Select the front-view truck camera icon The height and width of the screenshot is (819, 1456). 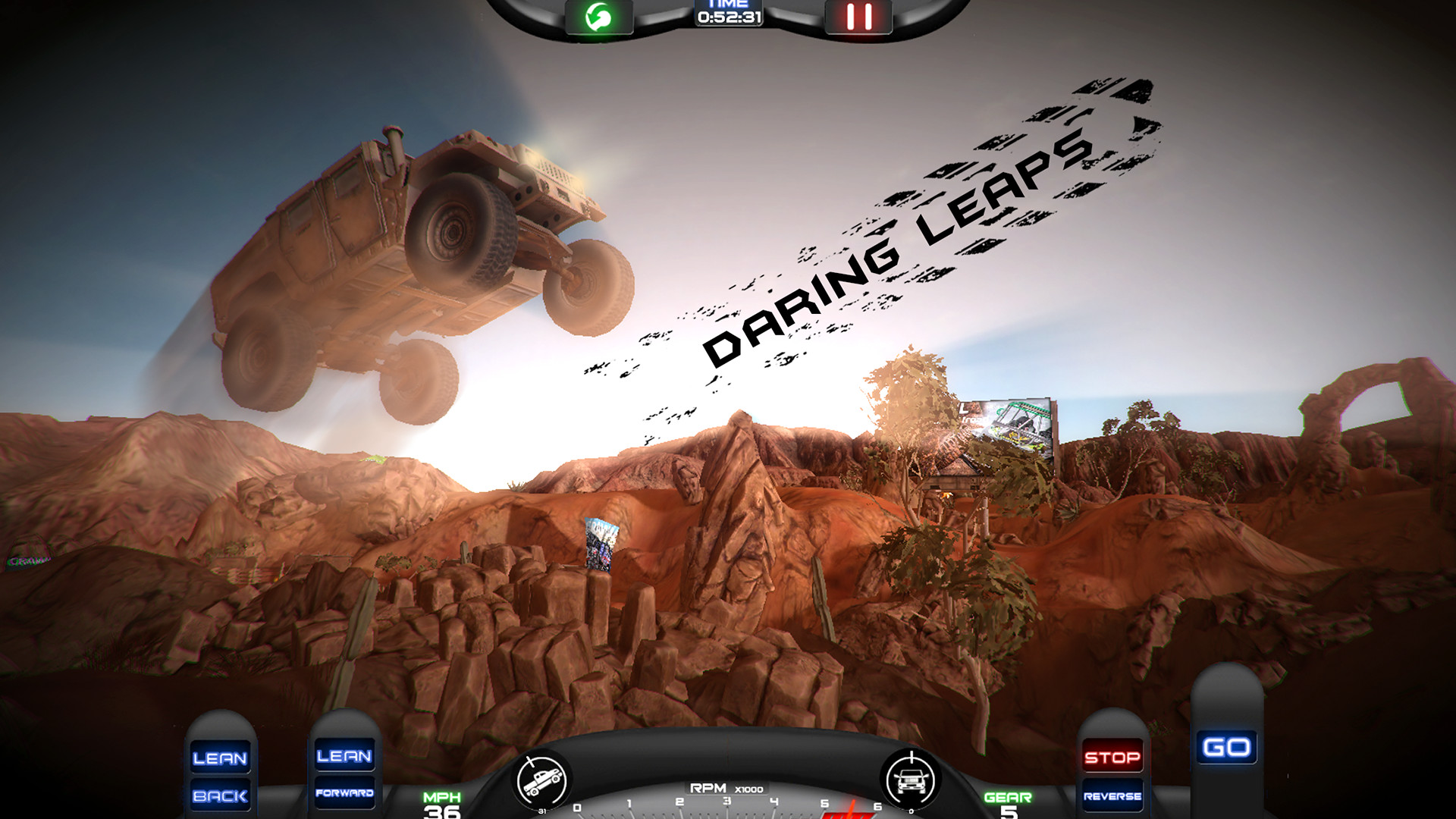(911, 780)
